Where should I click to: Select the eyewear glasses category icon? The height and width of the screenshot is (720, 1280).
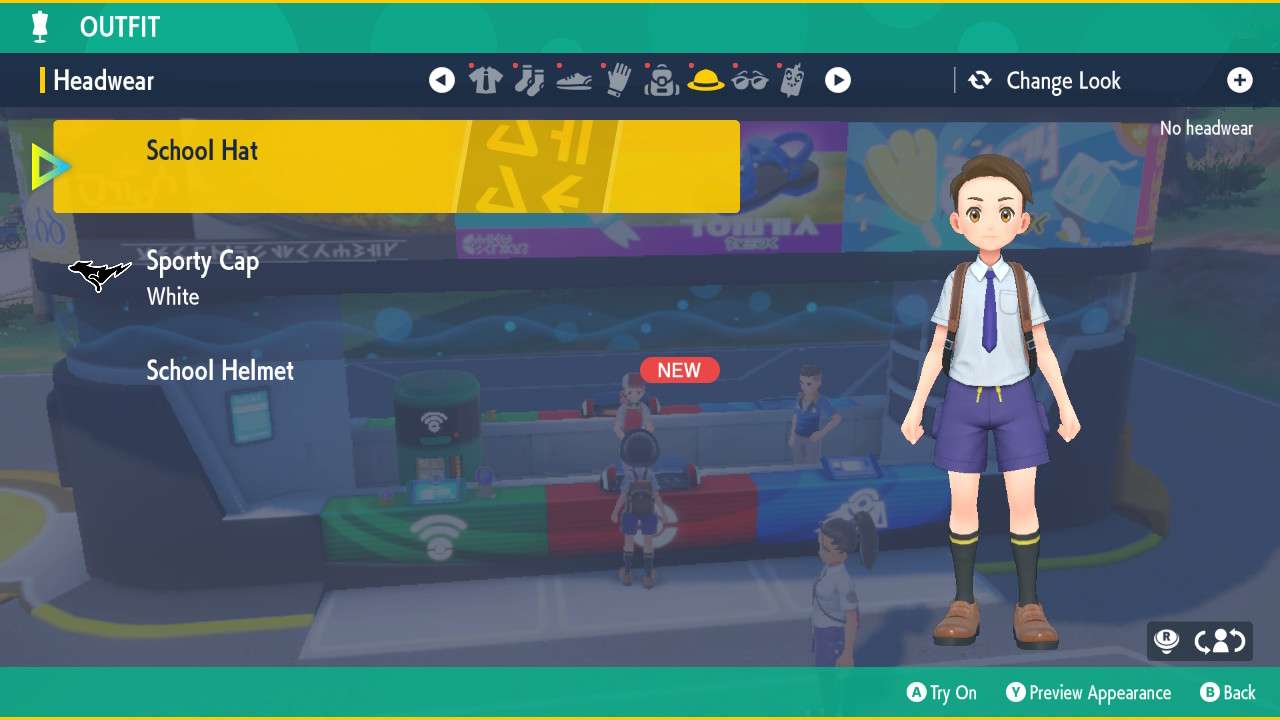tap(752, 80)
